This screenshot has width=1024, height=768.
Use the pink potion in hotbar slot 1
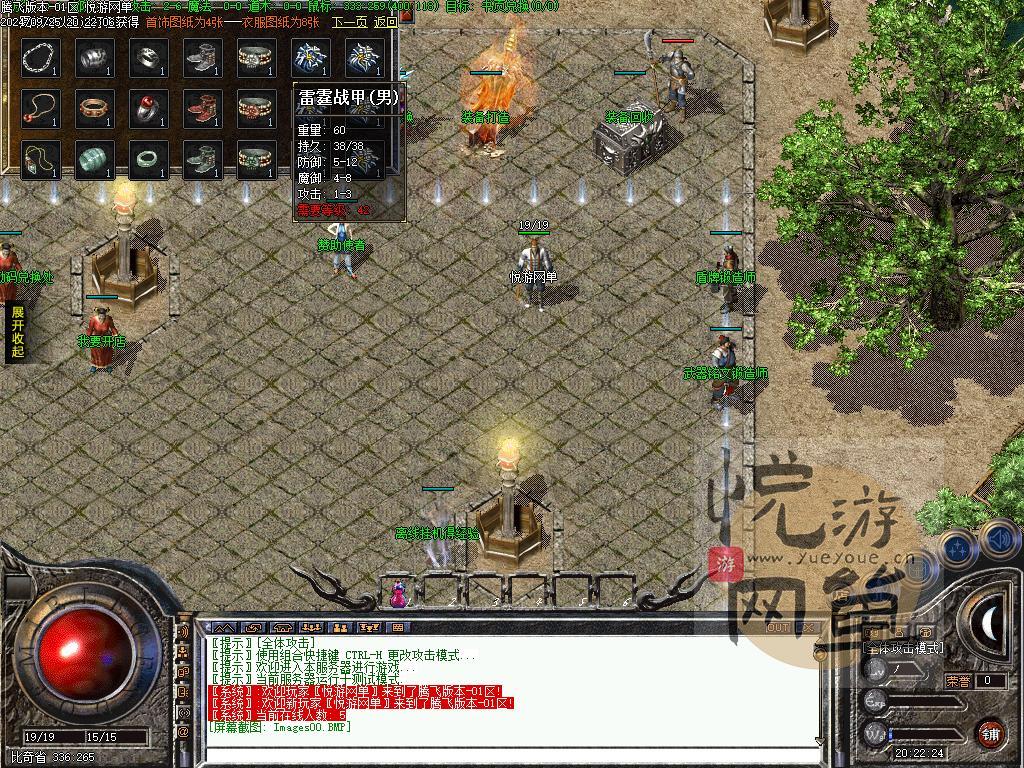point(398,595)
